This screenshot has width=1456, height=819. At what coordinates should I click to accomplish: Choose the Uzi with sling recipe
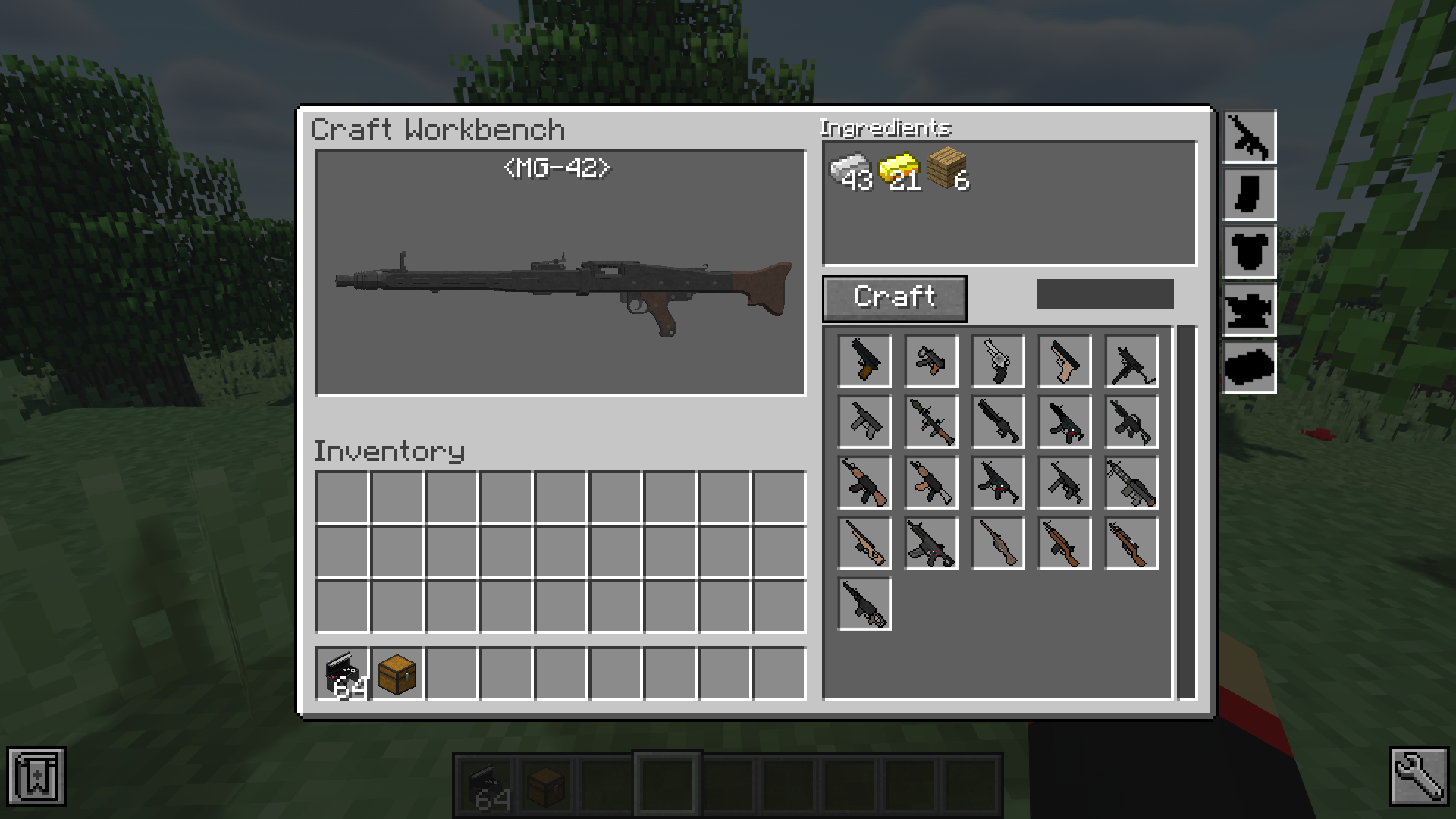click(x=1131, y=361)
